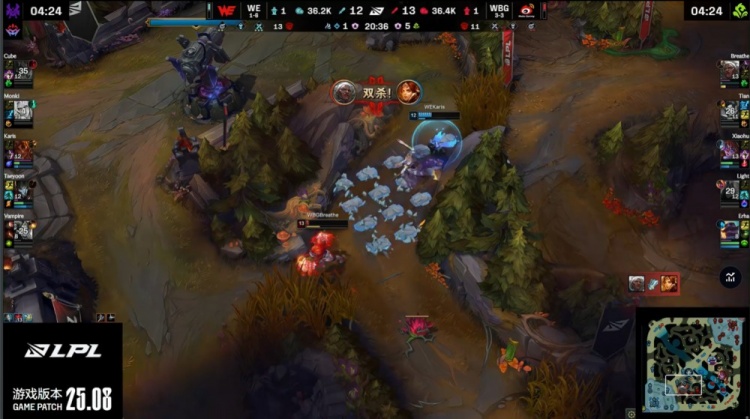Select Breathe's champion portrait
Viewport: 750px width, 419px height.
point(730,72)
